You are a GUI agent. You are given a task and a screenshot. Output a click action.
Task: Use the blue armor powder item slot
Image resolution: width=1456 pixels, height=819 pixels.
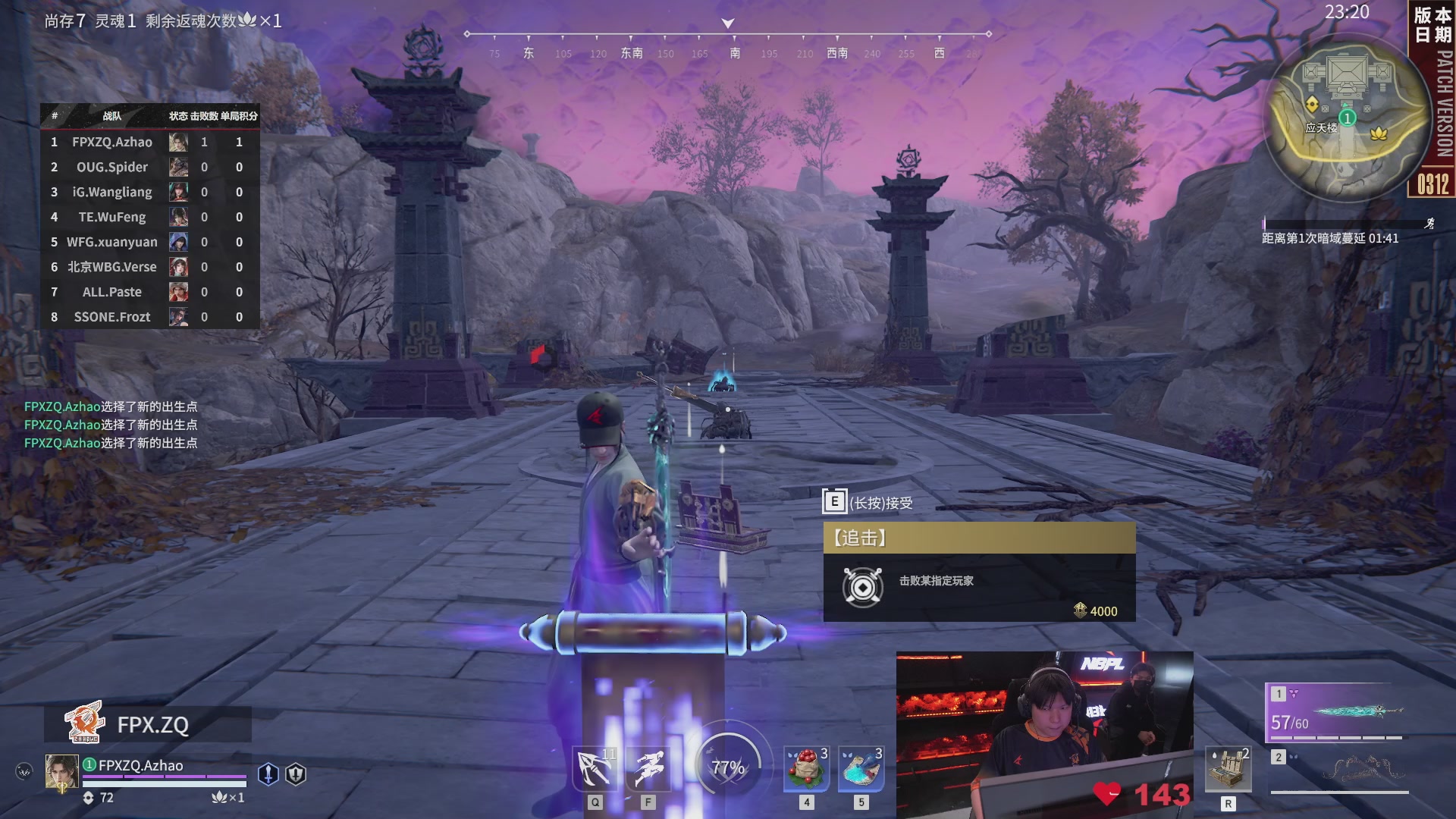[x=861, y=769]
